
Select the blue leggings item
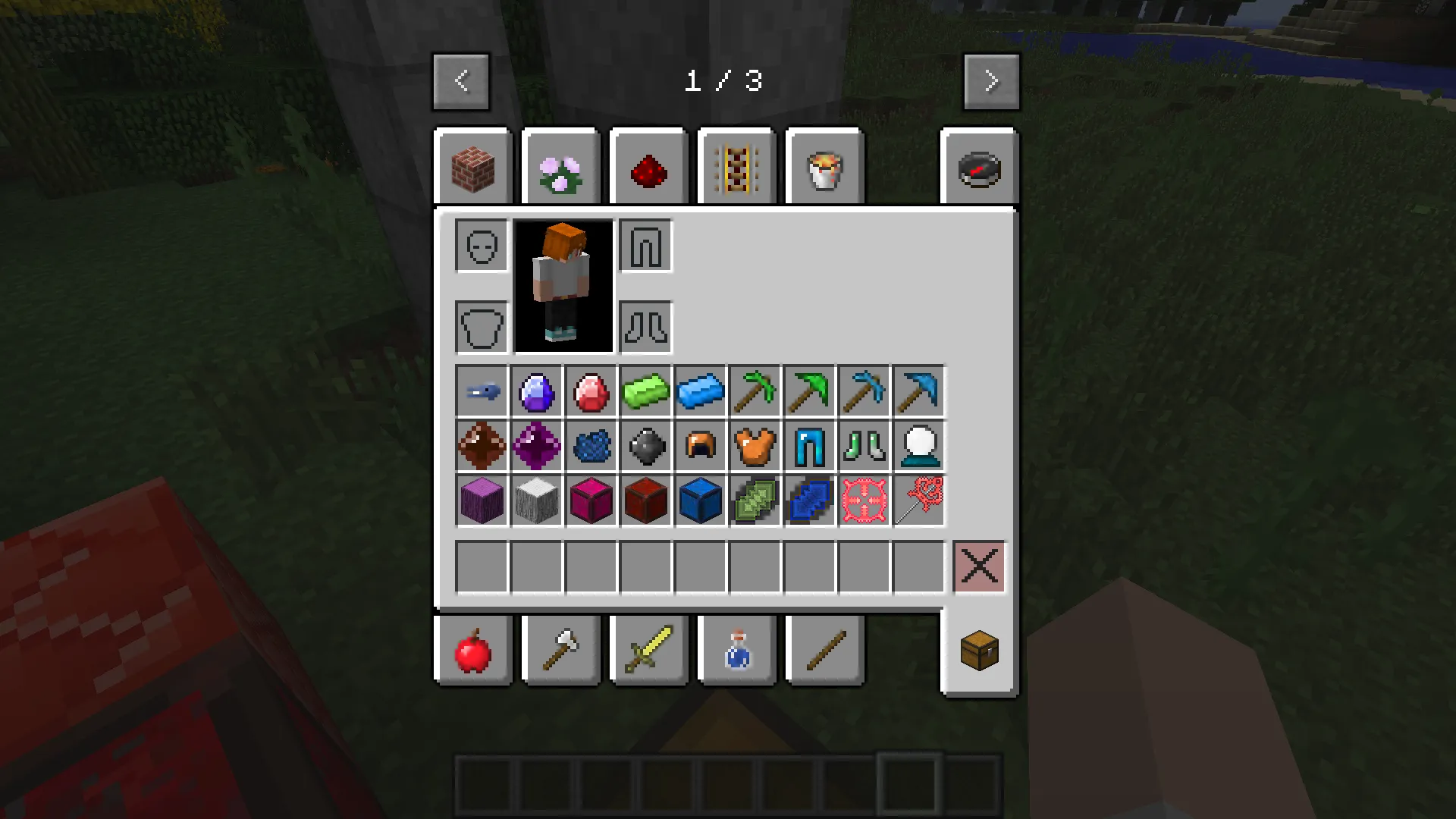(x=809, y=446)
